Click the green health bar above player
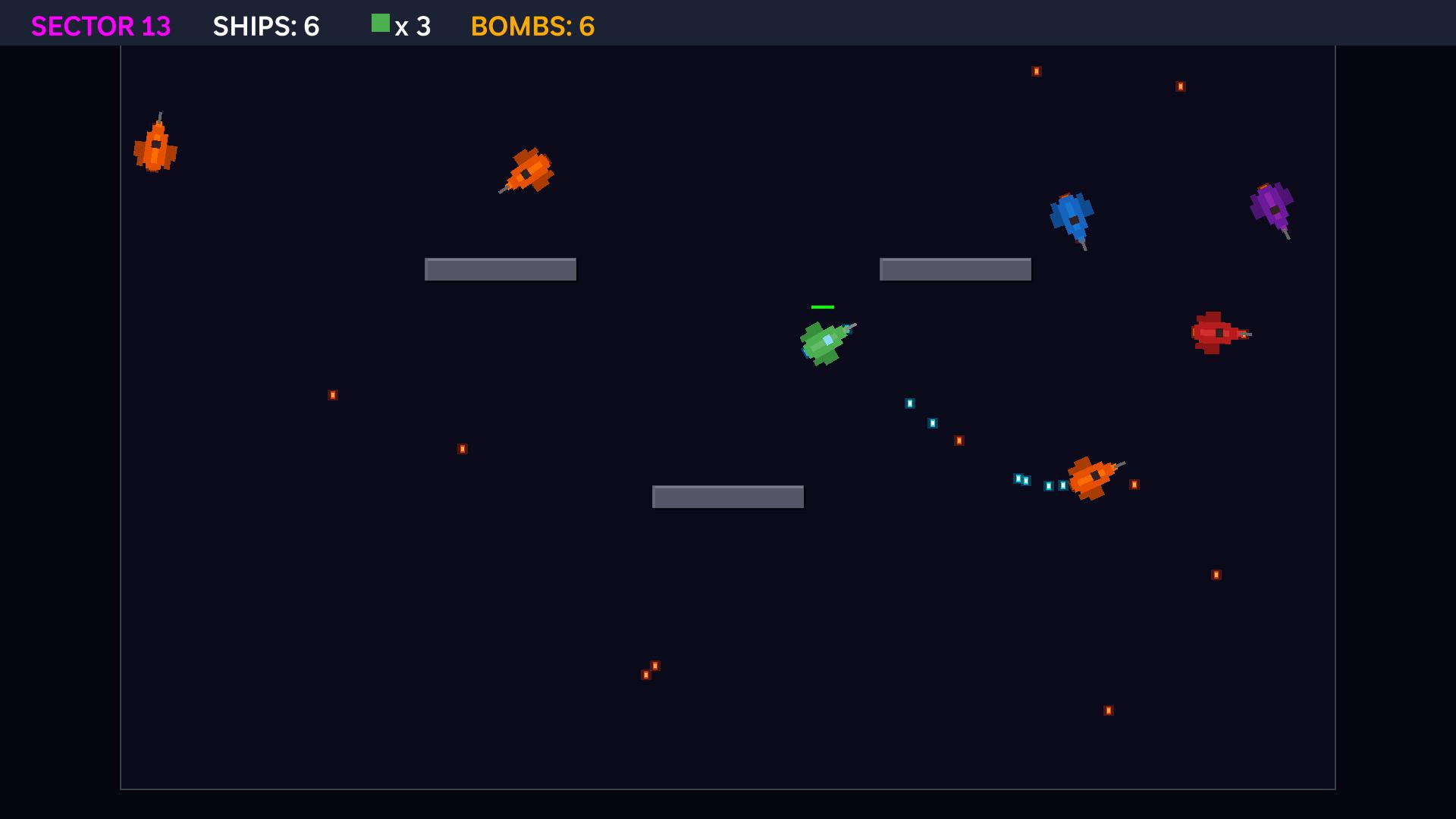Screen dimensions: 1456x819 (821, 306)
